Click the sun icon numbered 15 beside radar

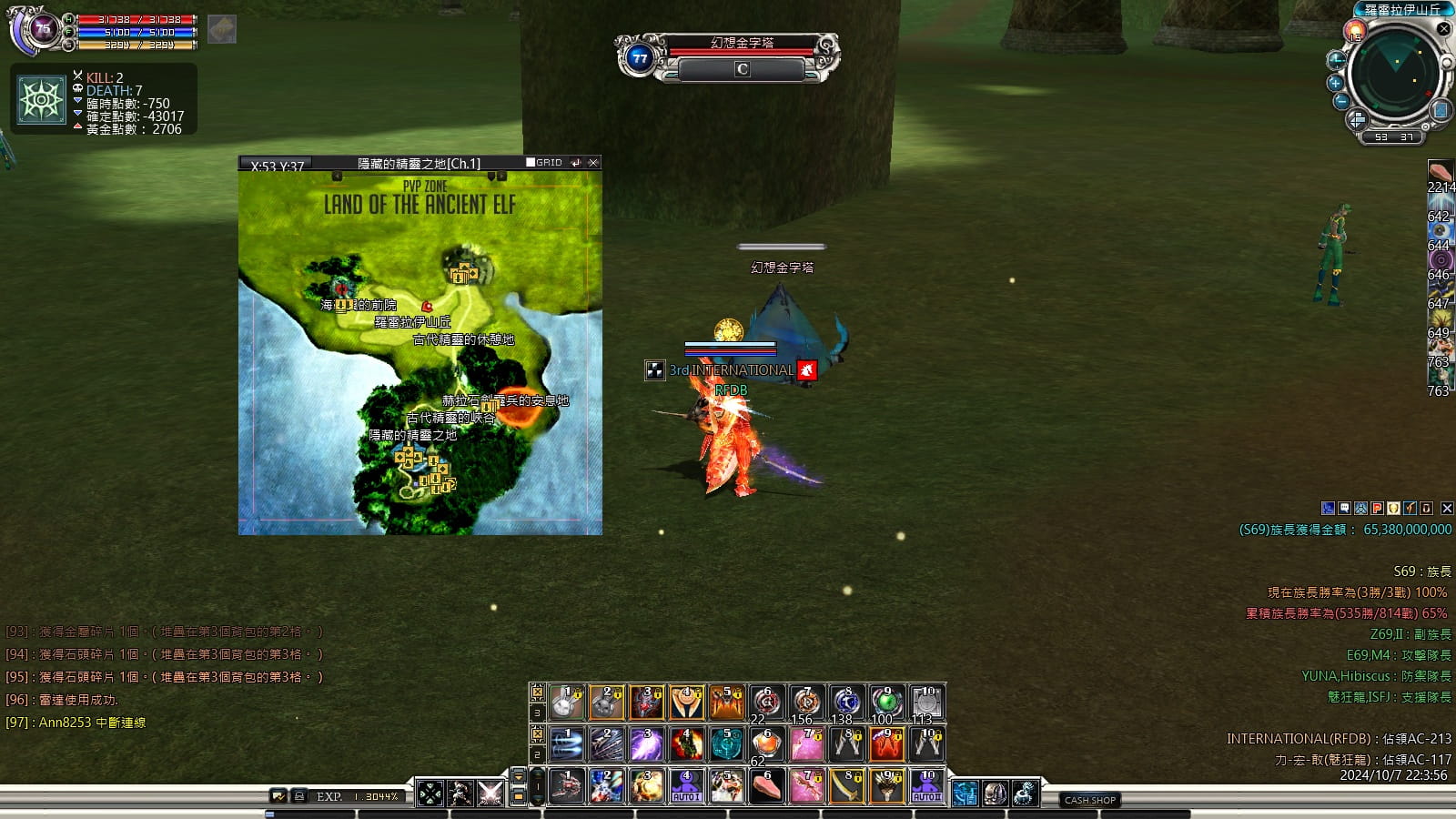click(x=1355, y=32)
